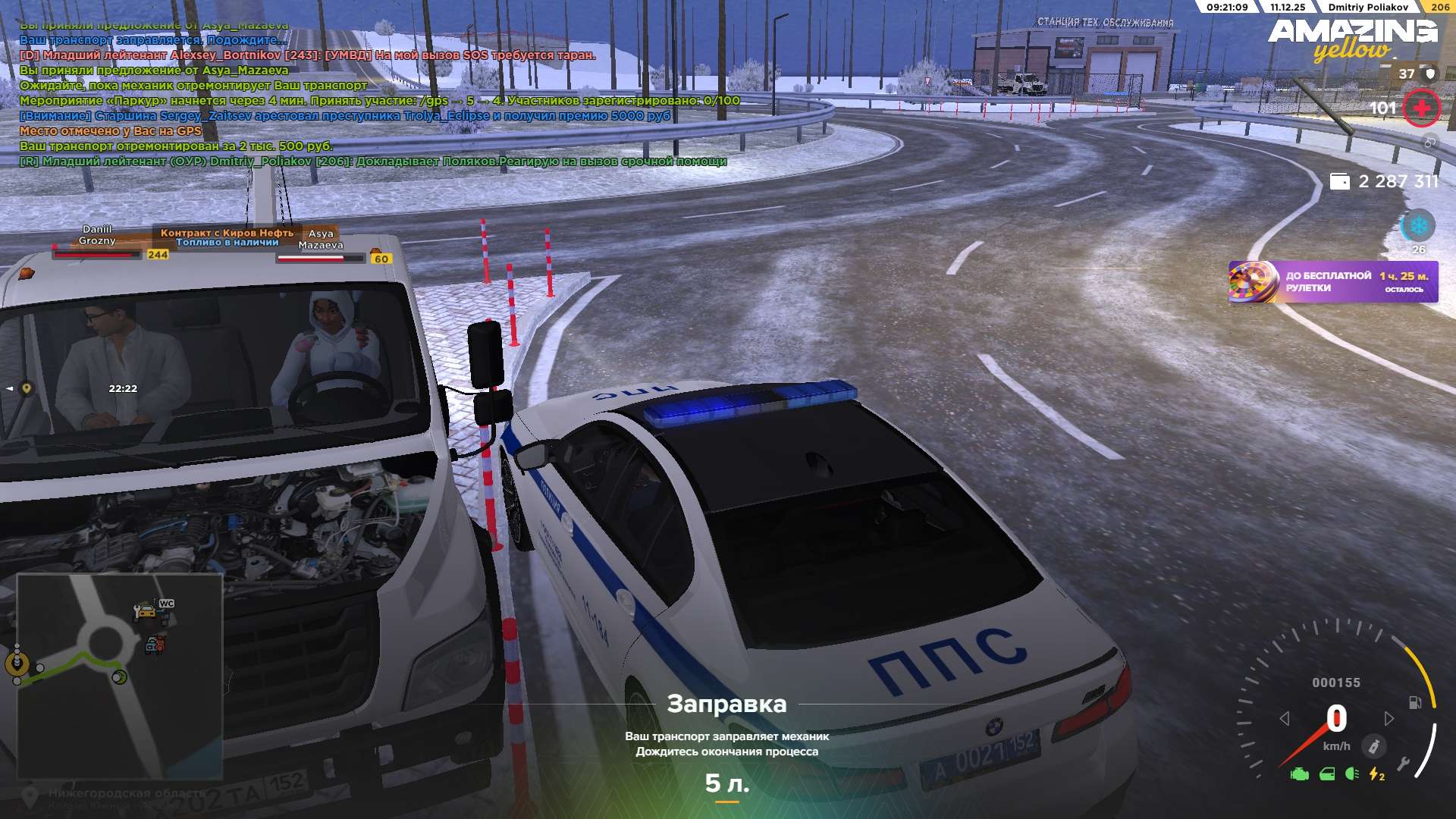Toggle the green car door lock indicator

(x=1327, y=774)
